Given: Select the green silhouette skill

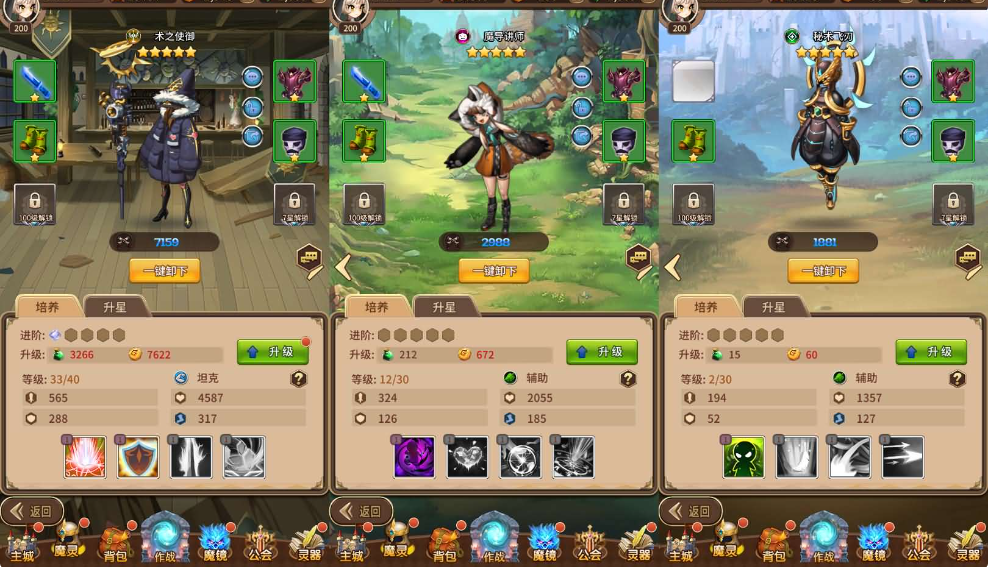Looking at the screenshot, I should [744, 457].
